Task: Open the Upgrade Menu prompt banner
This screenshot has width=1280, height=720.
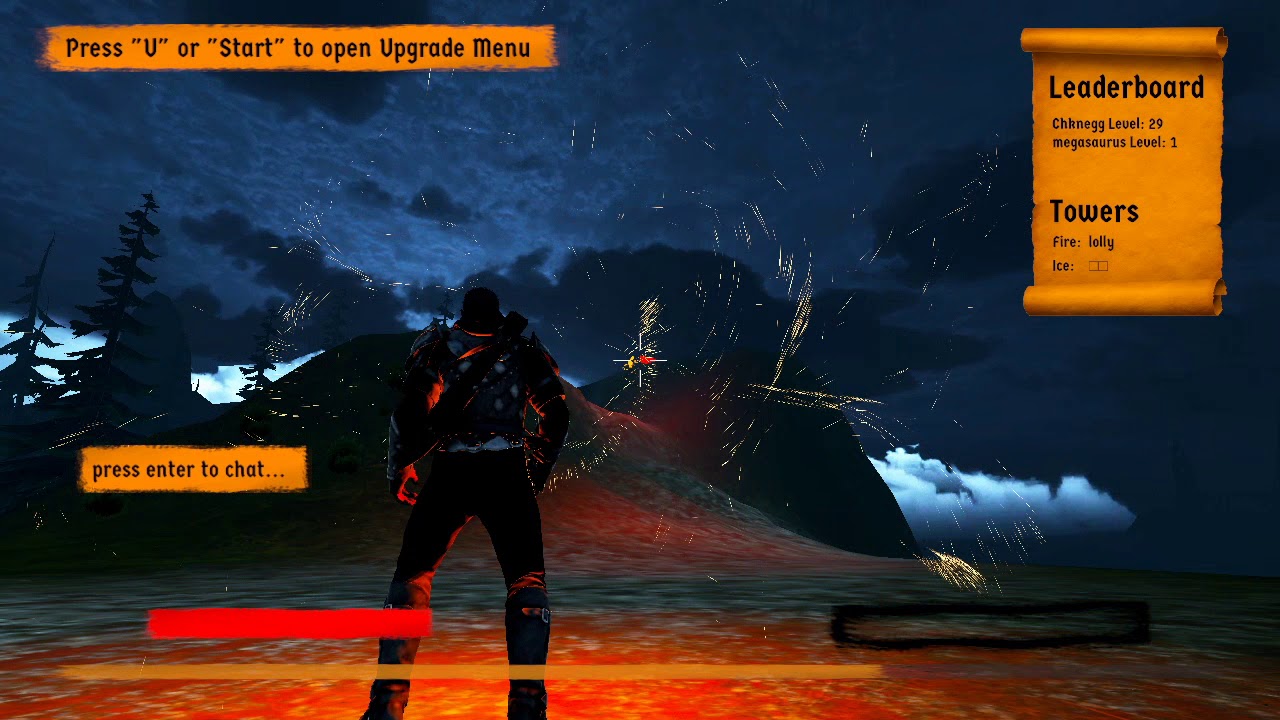Action: [x=297, y=47]
